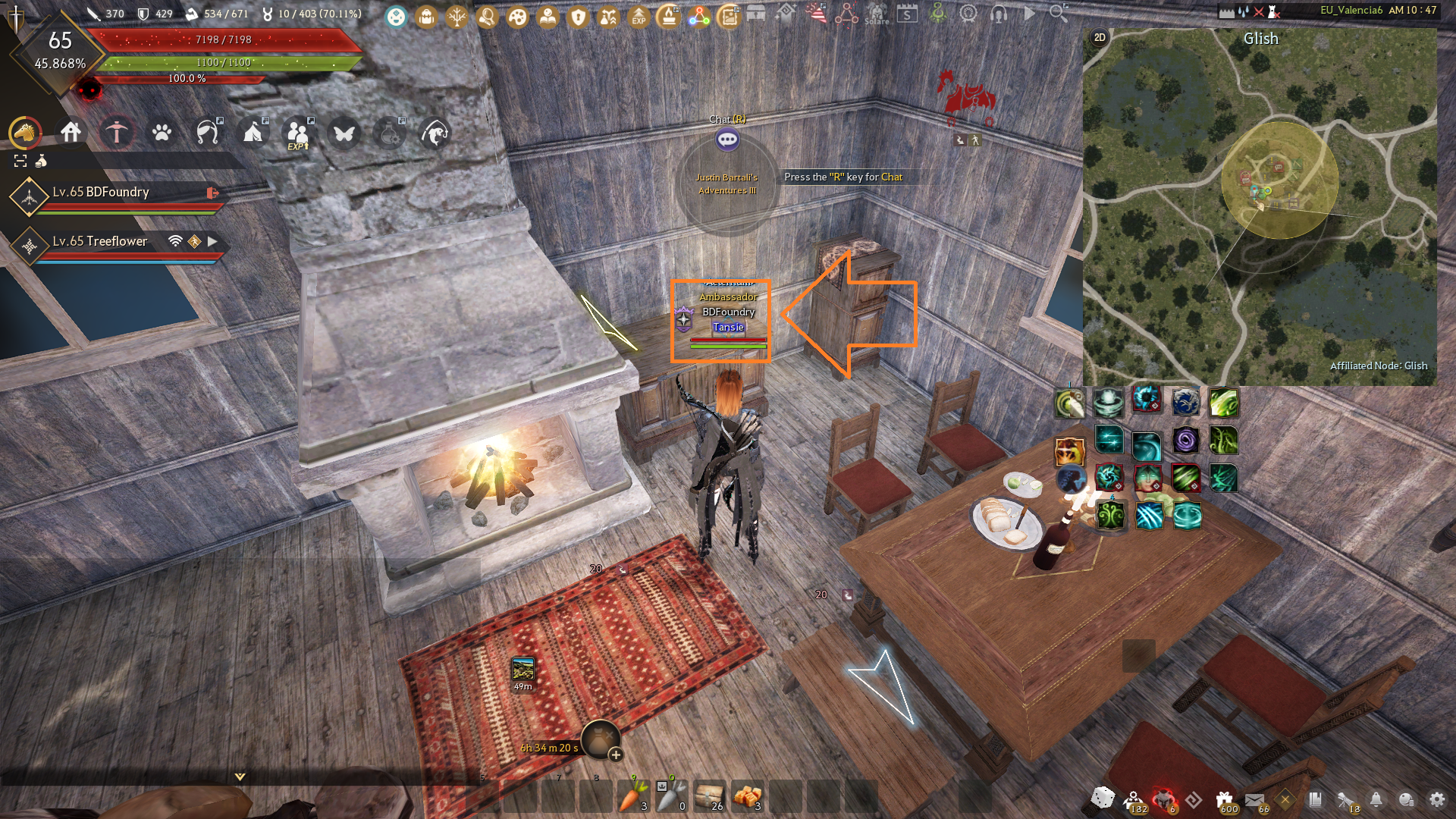
Task: Click the white dice icon
Action: 1102,798
